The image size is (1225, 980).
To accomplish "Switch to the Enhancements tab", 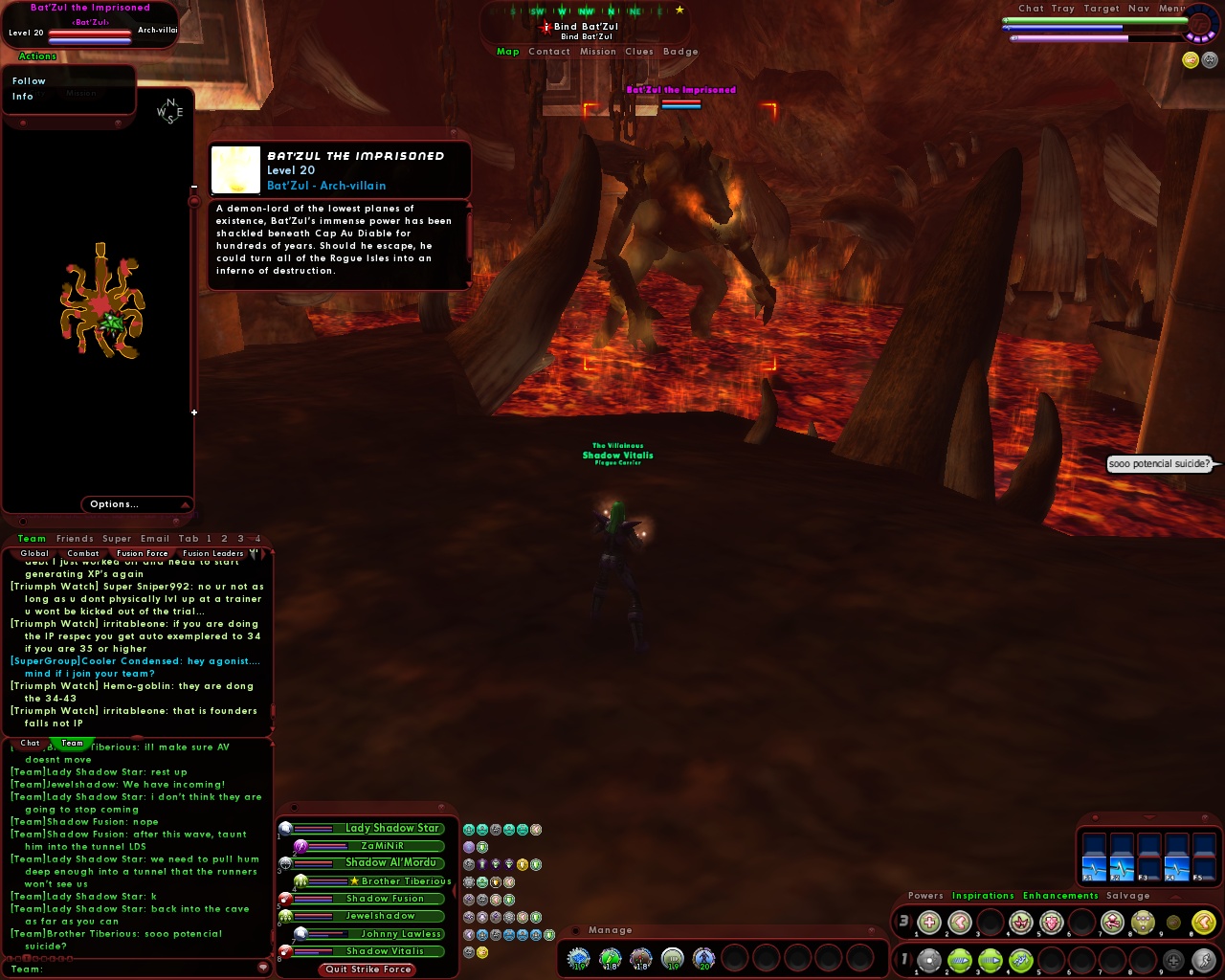I will 1060,896.
